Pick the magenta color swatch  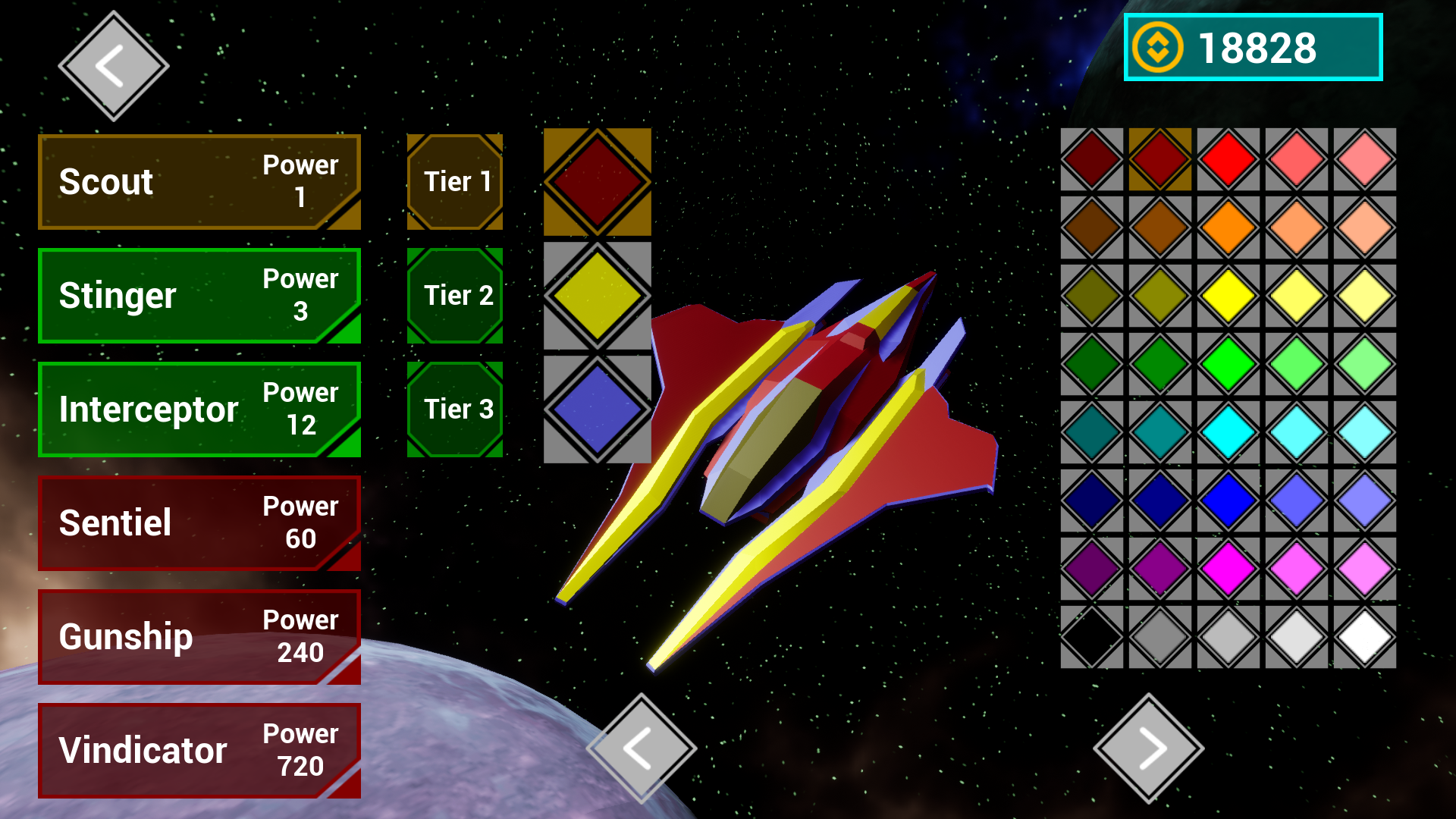point(1228,570)
